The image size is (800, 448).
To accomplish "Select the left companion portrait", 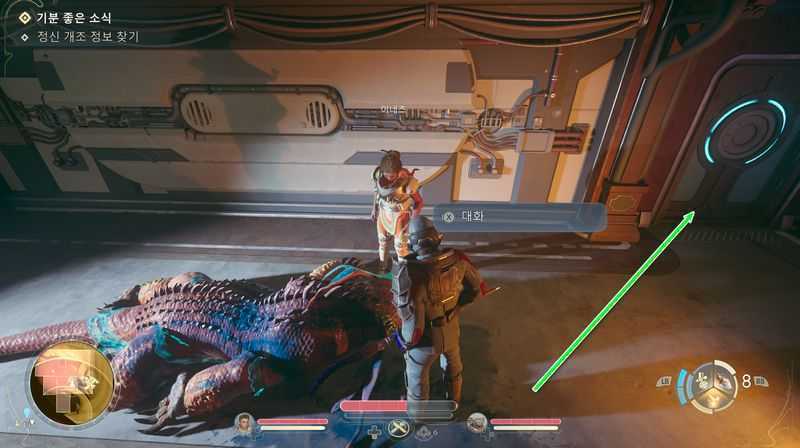I will click(x=245, y=423).
